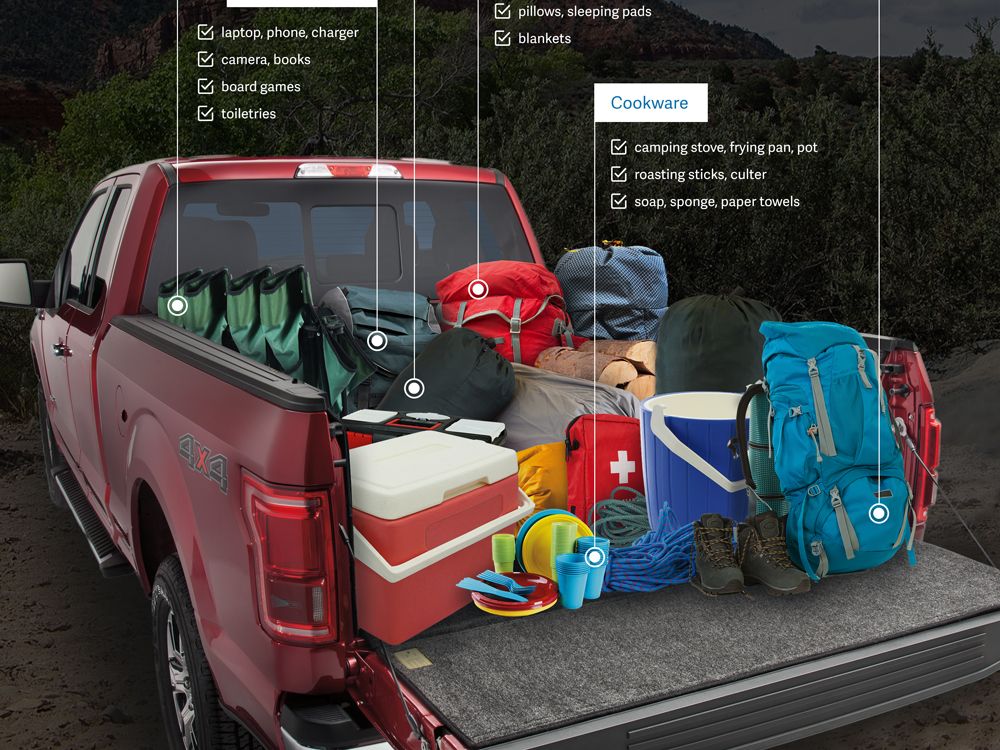The width and height of the screenshot is (1000, 750).
Task: Toggle the blankets checkbox
Action: pos(503,39)
